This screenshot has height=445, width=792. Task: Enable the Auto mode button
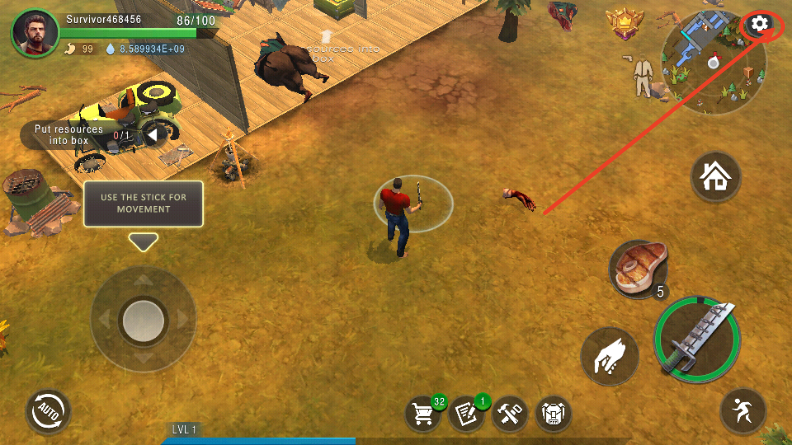[x=50, y=410]
